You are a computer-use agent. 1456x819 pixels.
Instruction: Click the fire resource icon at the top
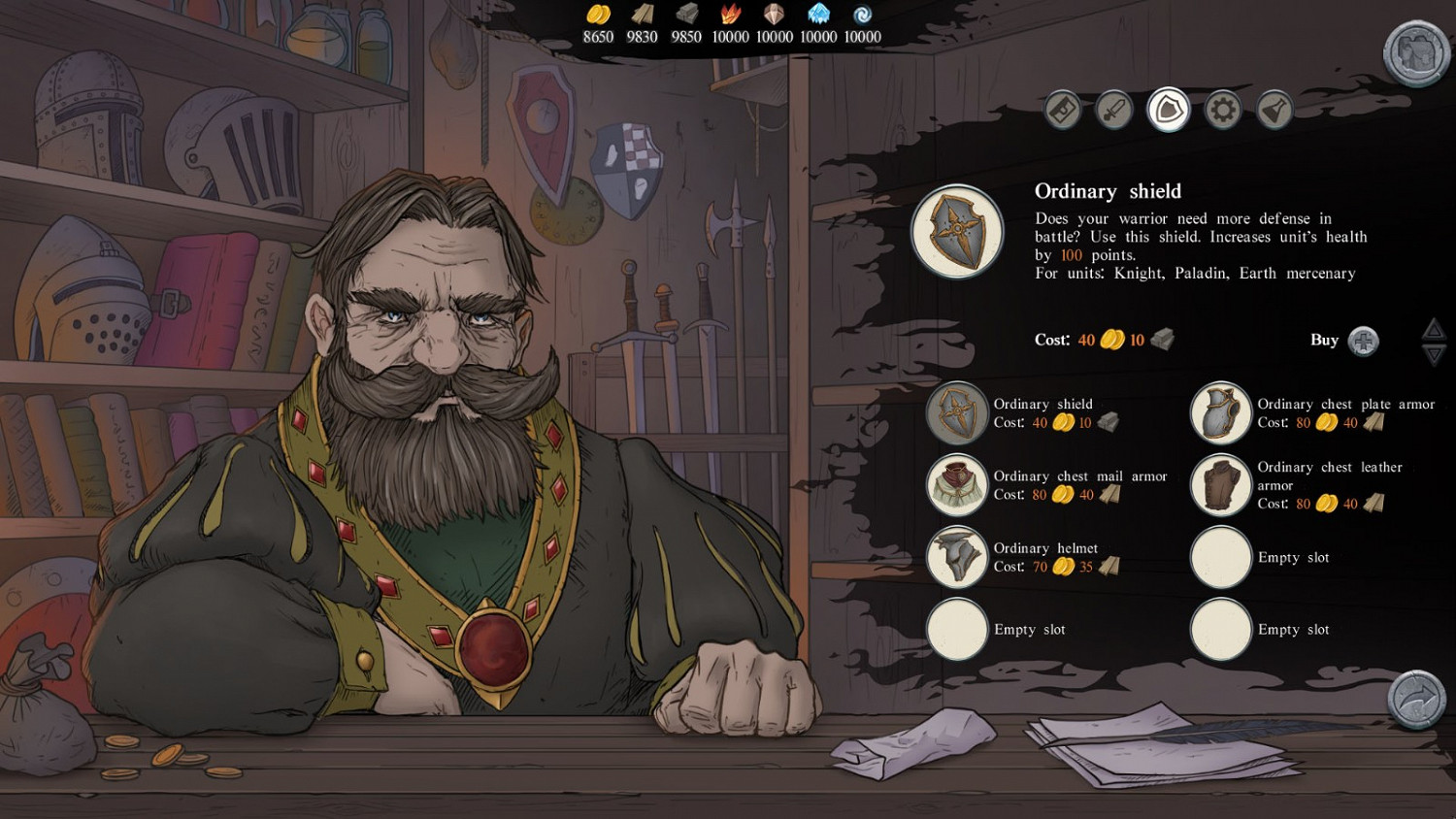[x=730, y=14]
